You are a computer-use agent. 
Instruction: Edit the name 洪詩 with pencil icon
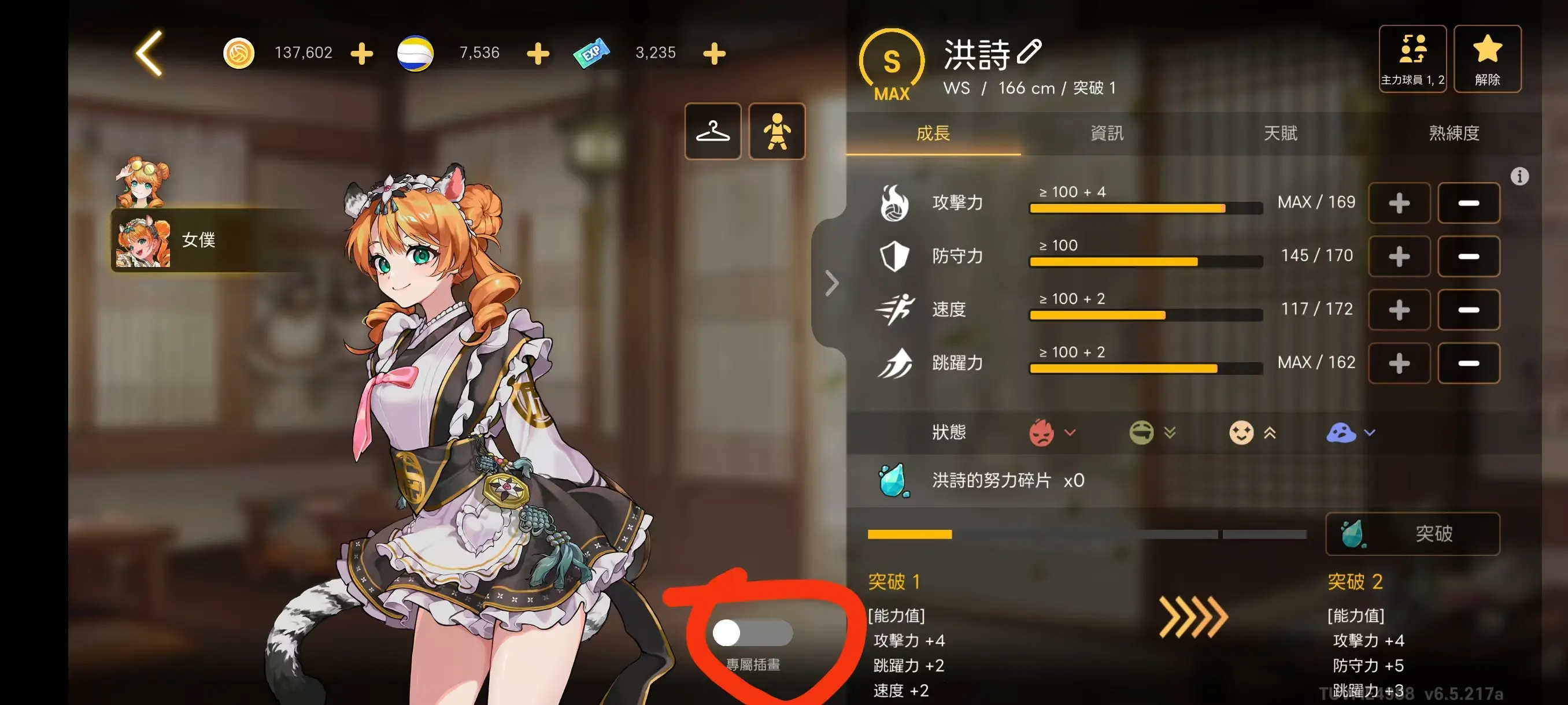[1029, 51]
